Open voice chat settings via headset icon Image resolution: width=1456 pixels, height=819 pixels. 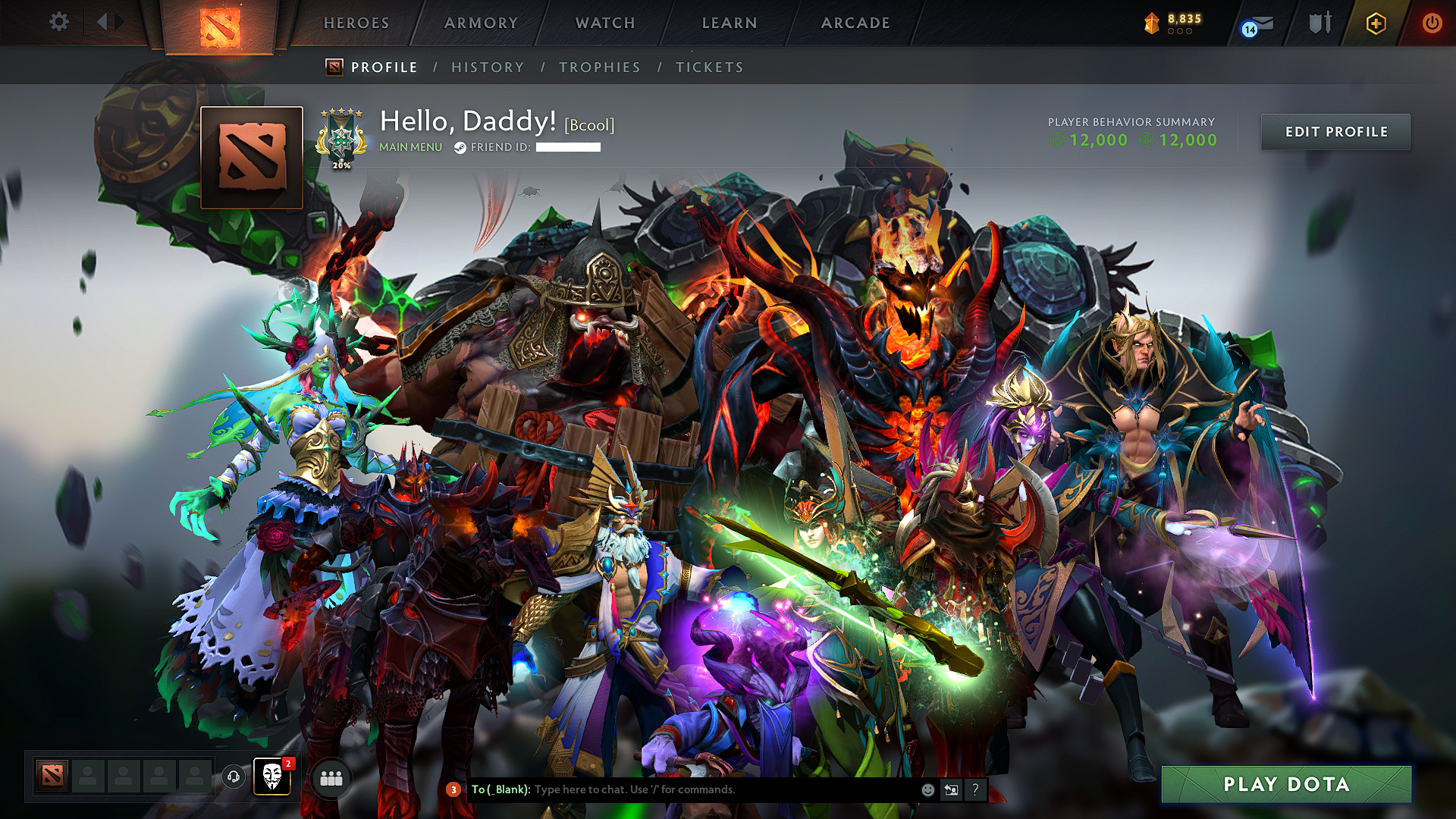(234, 777)
